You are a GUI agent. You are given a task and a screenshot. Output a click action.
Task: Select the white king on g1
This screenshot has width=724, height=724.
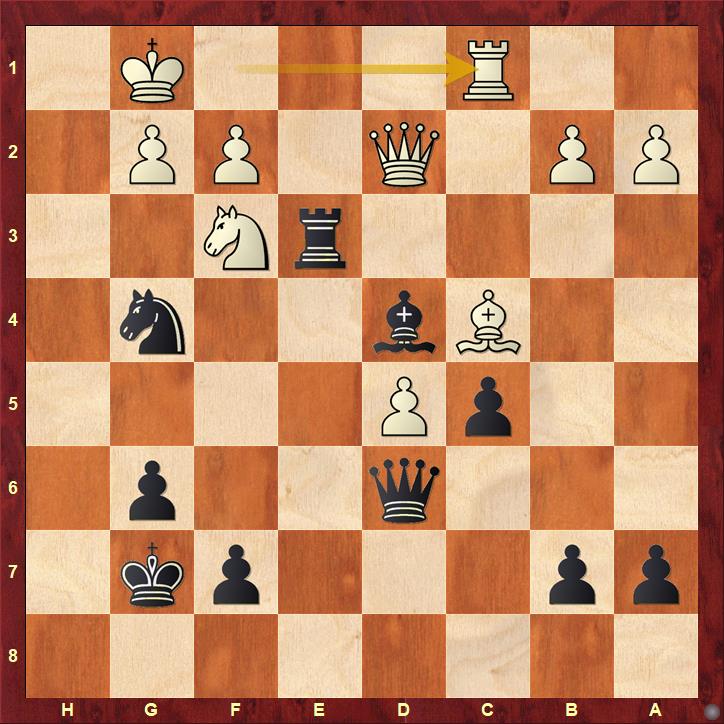pos(152,69)
